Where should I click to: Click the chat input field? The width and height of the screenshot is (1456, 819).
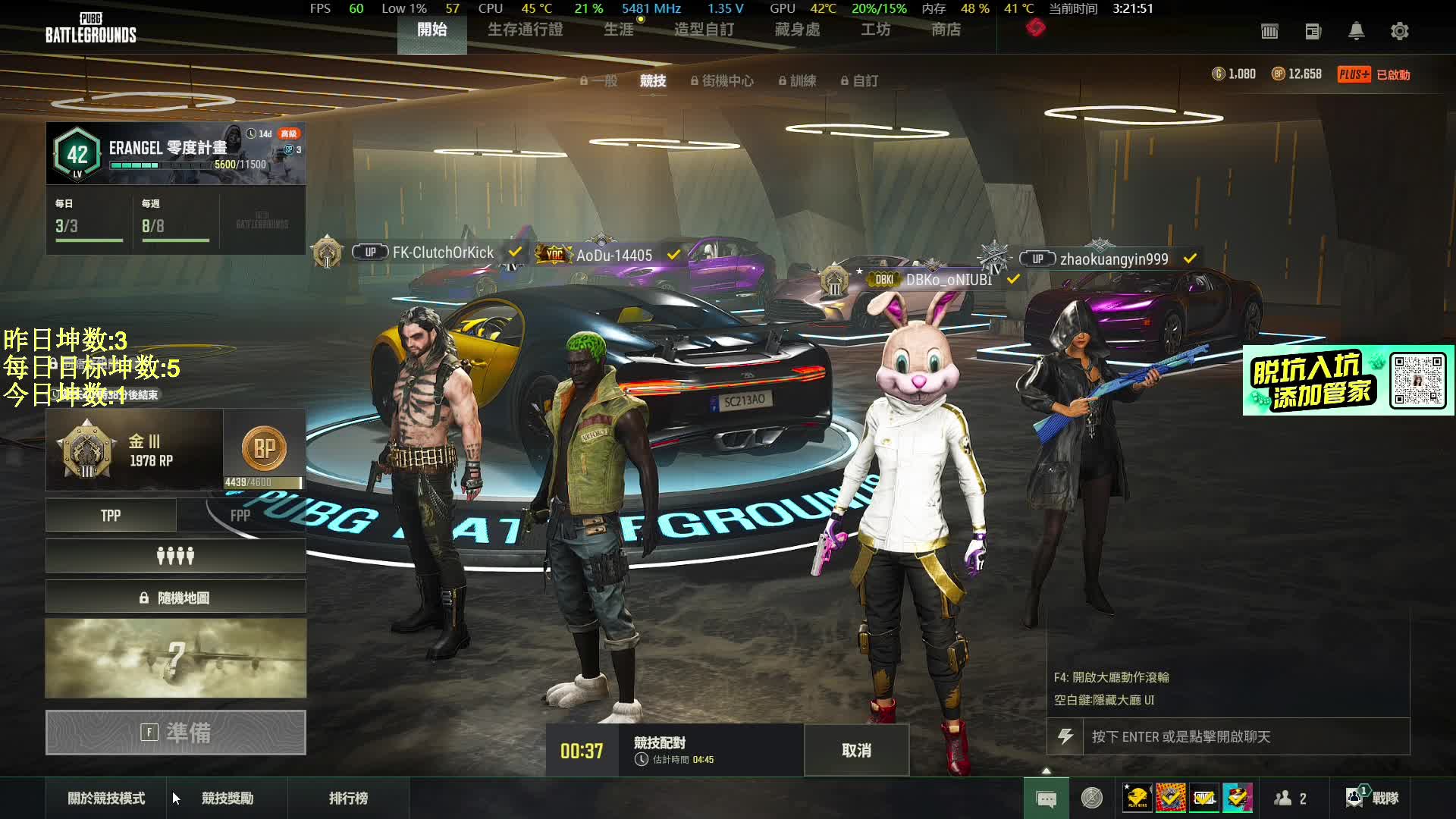(1244, 736)
